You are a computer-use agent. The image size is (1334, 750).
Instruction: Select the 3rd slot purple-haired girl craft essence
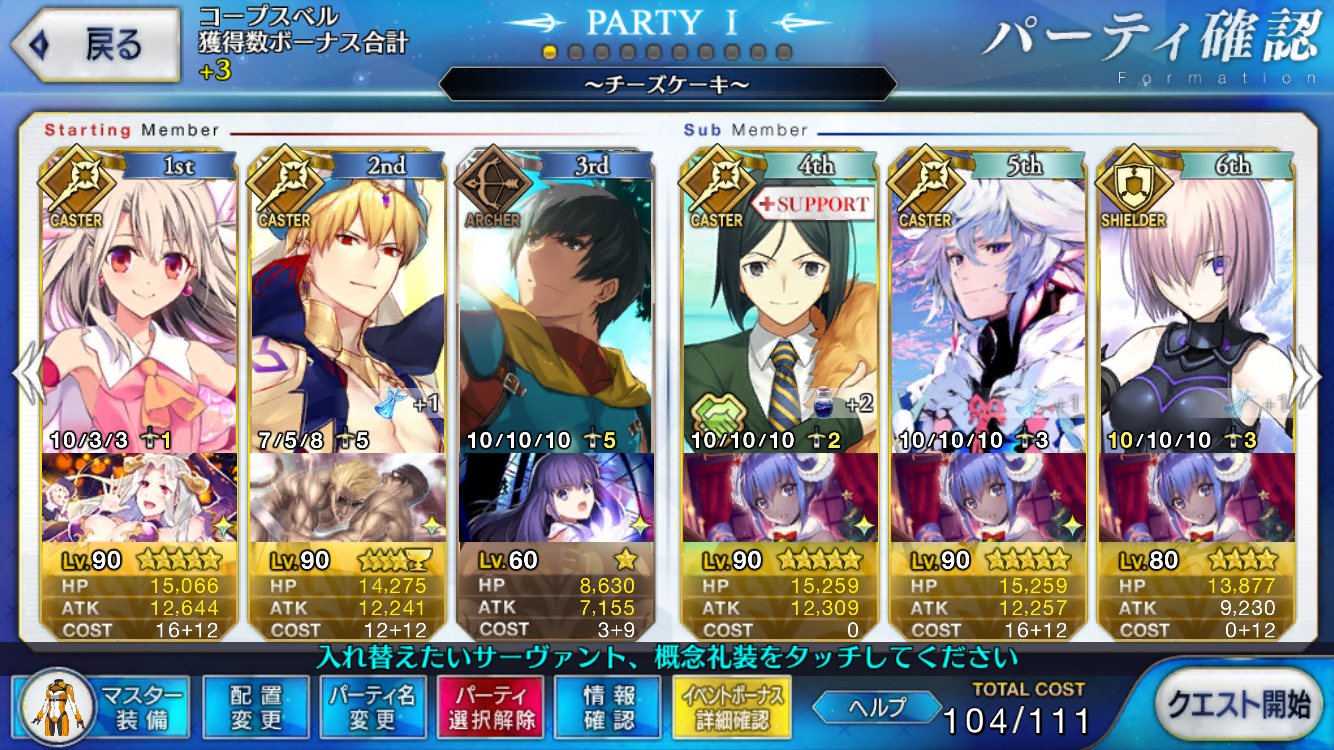click(556, 497)
